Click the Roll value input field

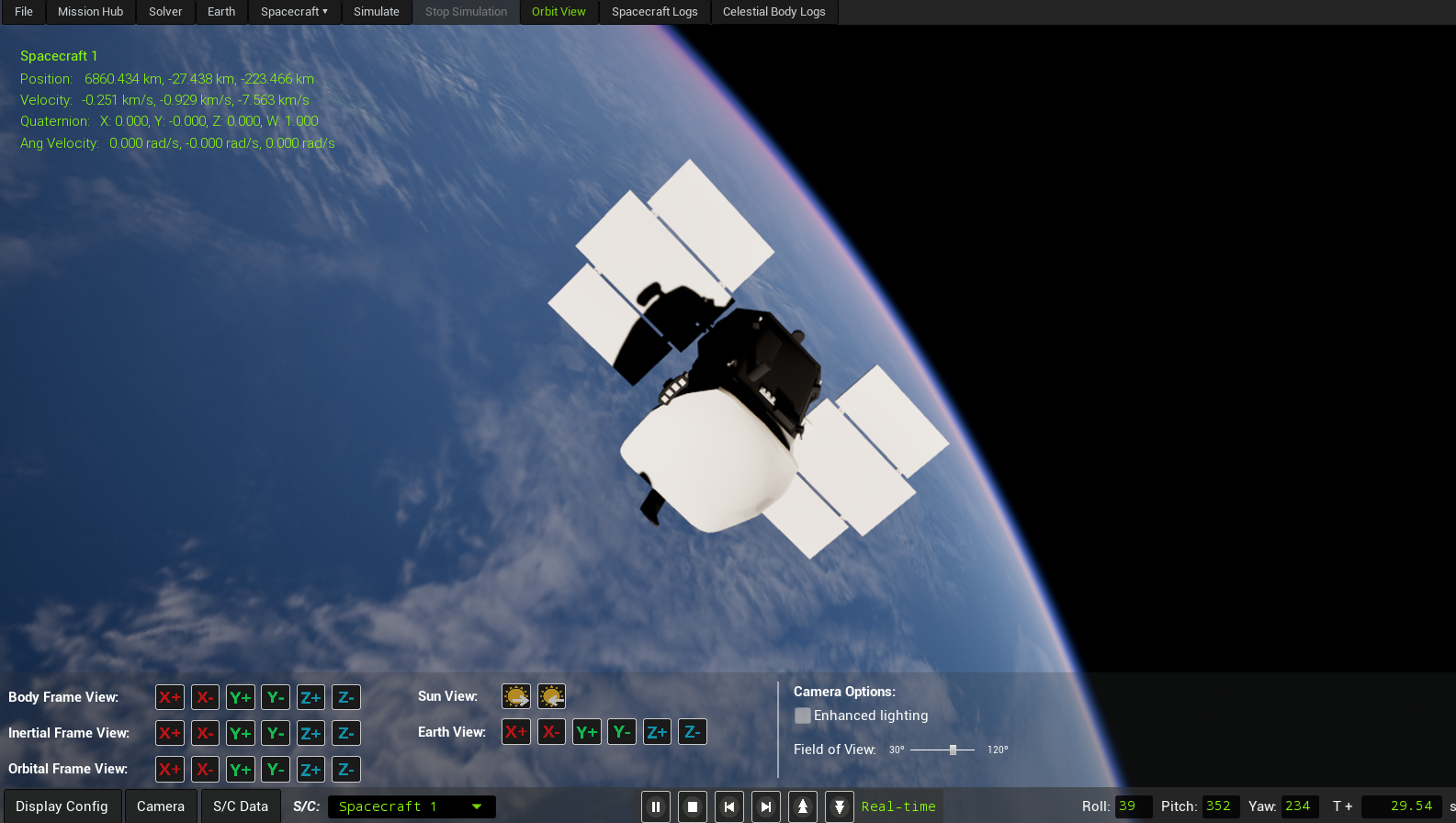[x=1132, y=806]
